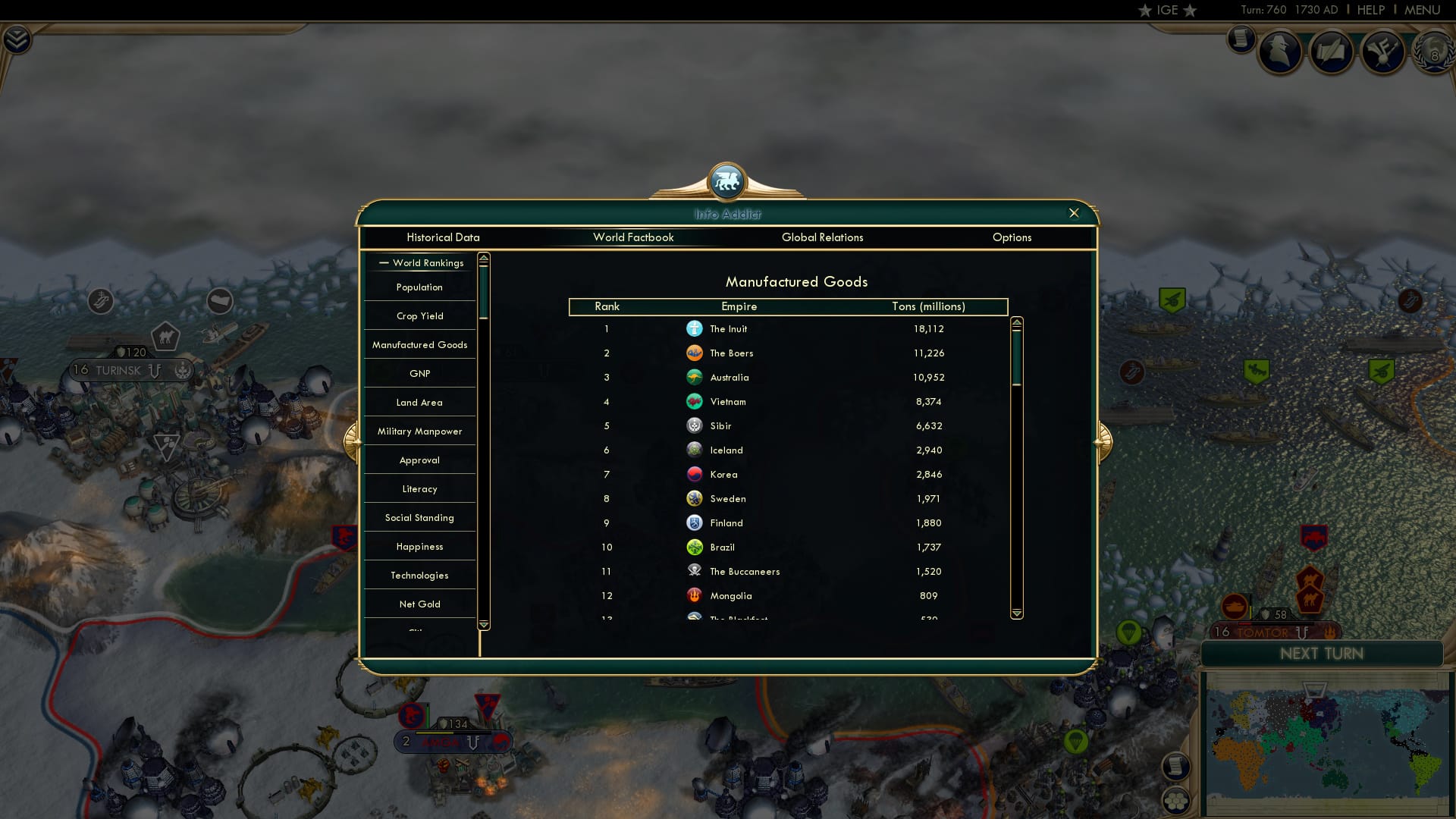The height and width of the screenshot is (819, 1456).
Task: Open the MENU
Action: pos(1422,10)
